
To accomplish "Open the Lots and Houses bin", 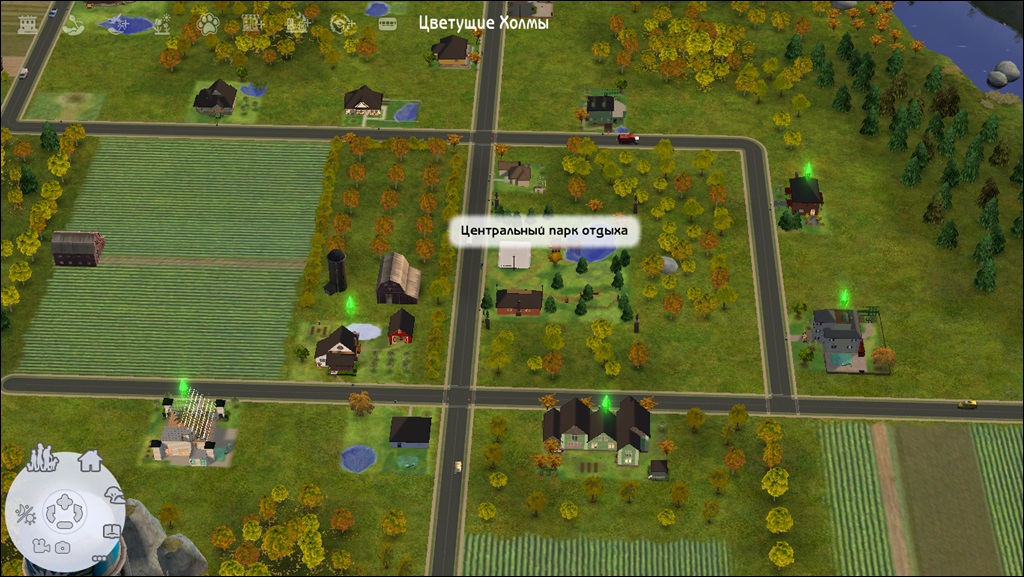I will click(x=90, y=461).
